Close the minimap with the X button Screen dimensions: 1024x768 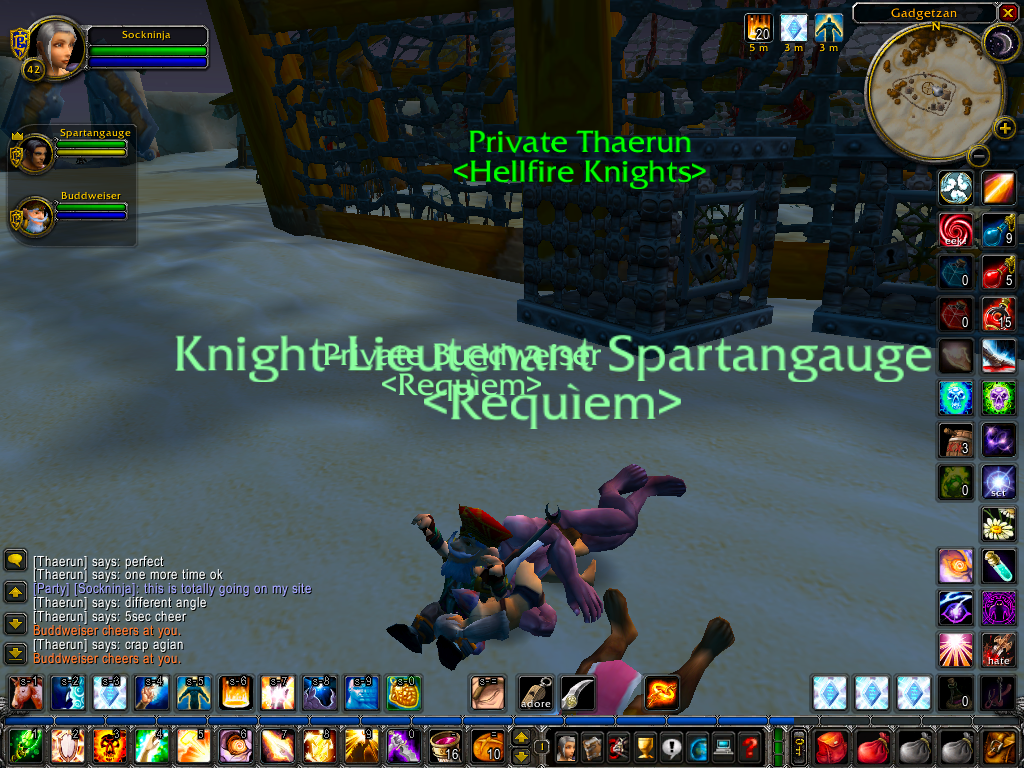tap(1006, 13)
